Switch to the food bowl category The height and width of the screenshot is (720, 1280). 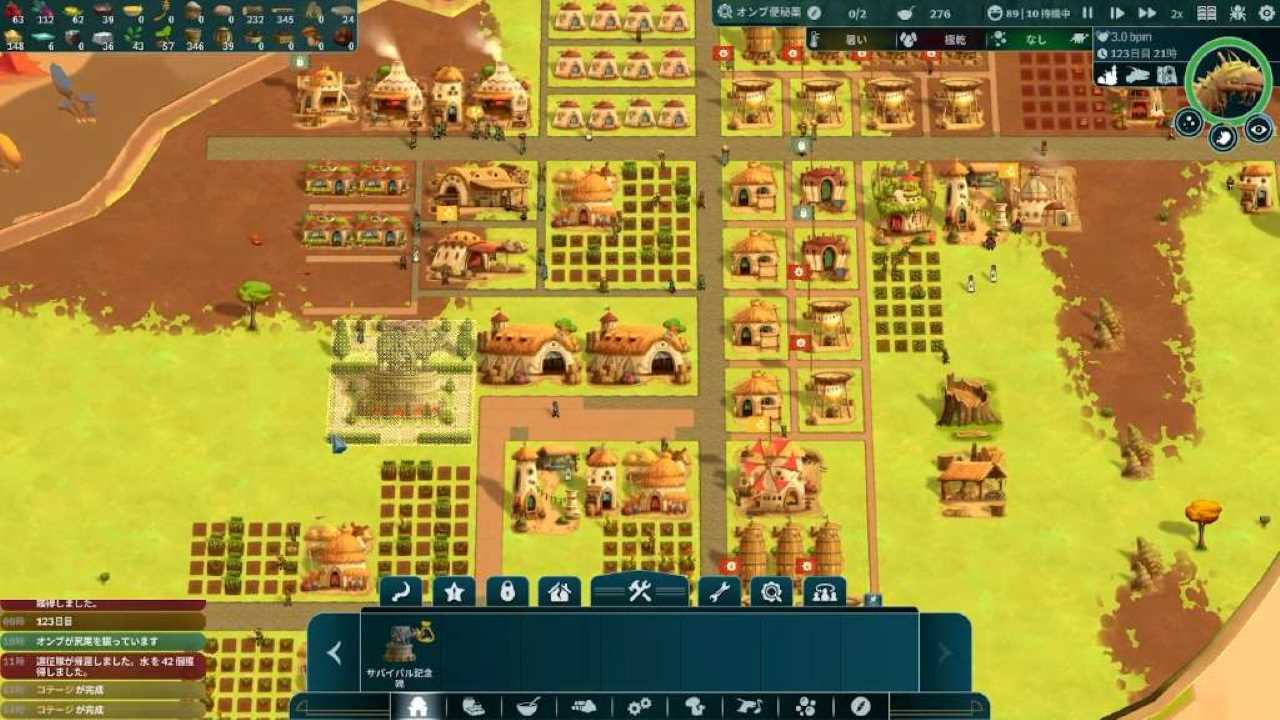(528, 707)
